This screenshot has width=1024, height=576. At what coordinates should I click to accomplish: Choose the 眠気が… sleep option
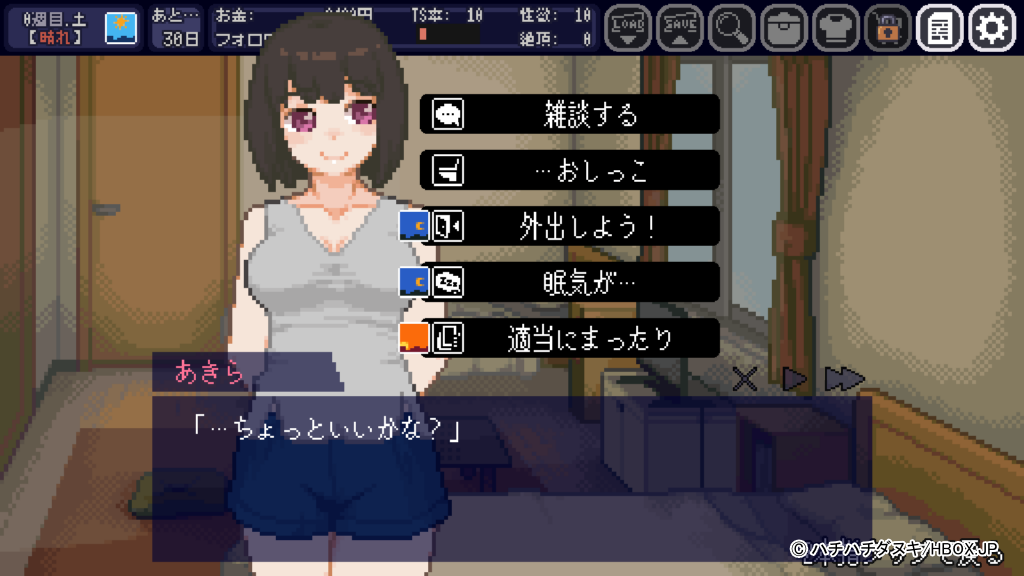tap(569, 282)
